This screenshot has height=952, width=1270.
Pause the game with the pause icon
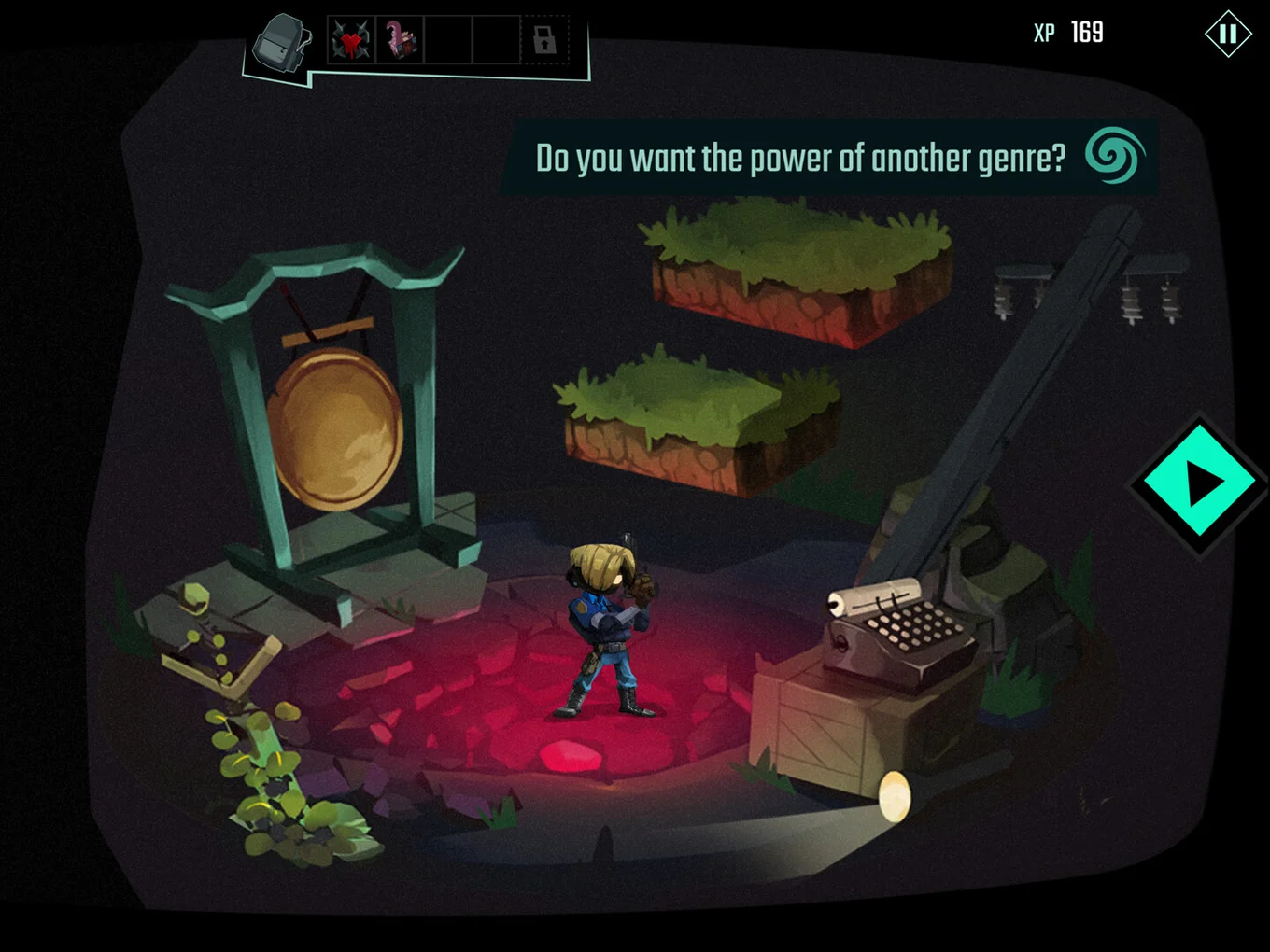[1227, 33]
